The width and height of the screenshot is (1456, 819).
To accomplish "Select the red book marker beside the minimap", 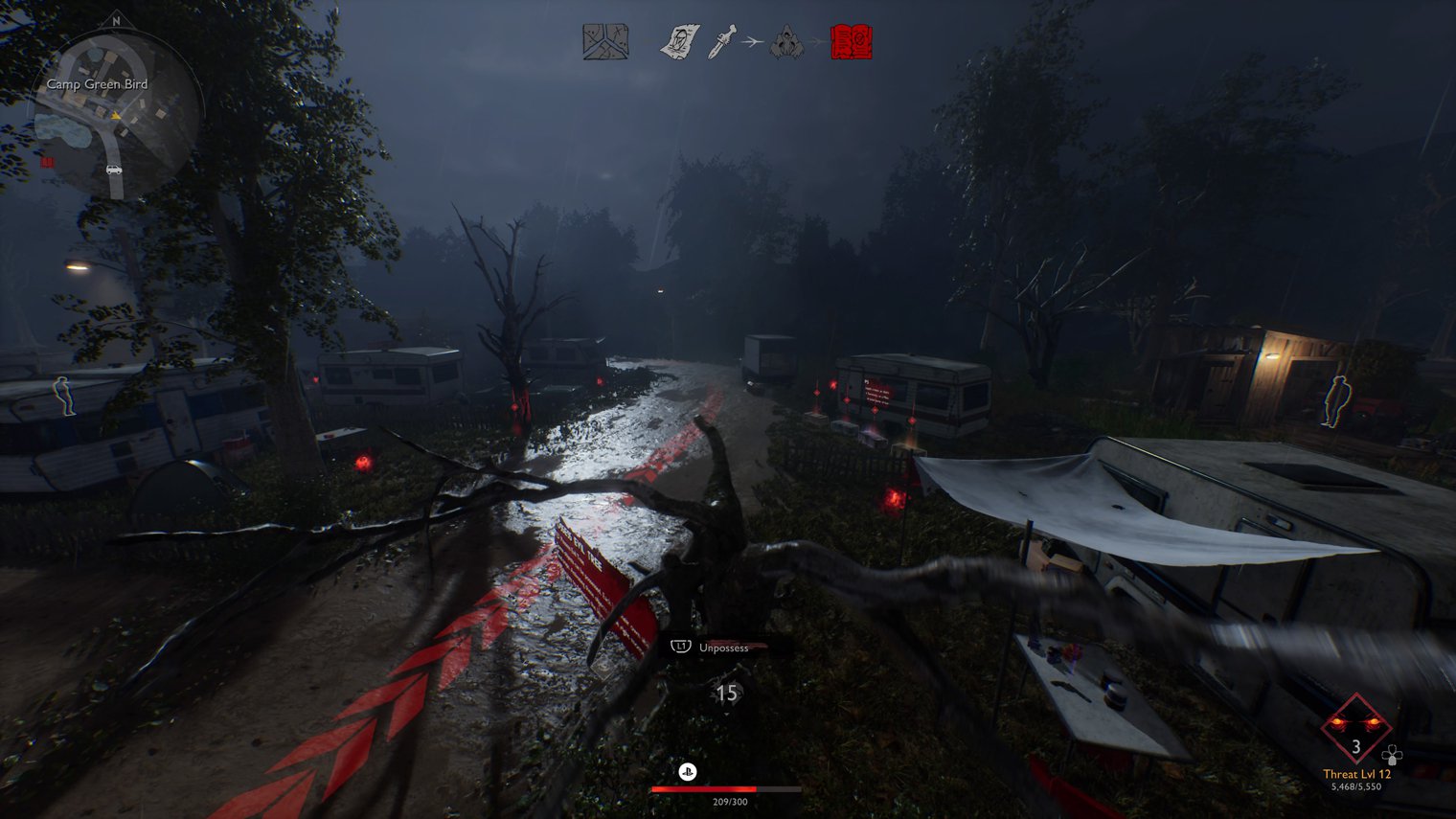I will click(x=47, y=162).
